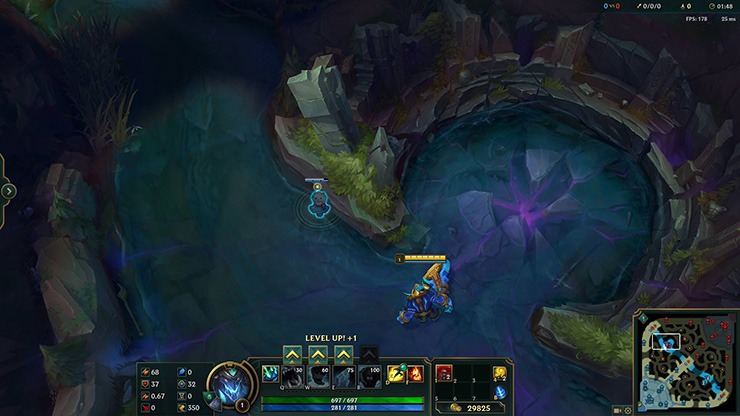The image size is (740, 416).
Task: Select the R ultimate ability icon
Action: 368,374
